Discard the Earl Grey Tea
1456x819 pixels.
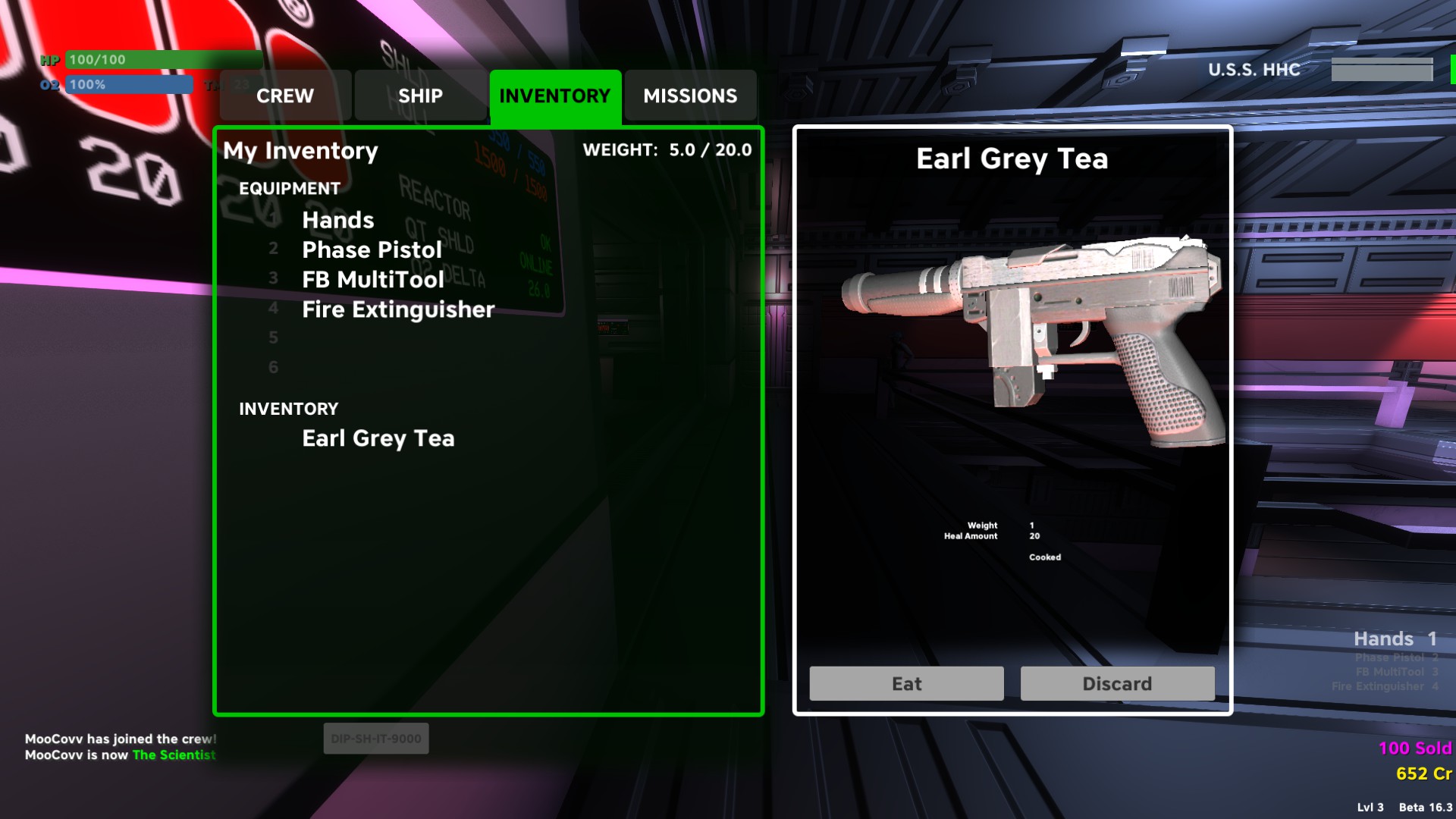pos(1117,683)
